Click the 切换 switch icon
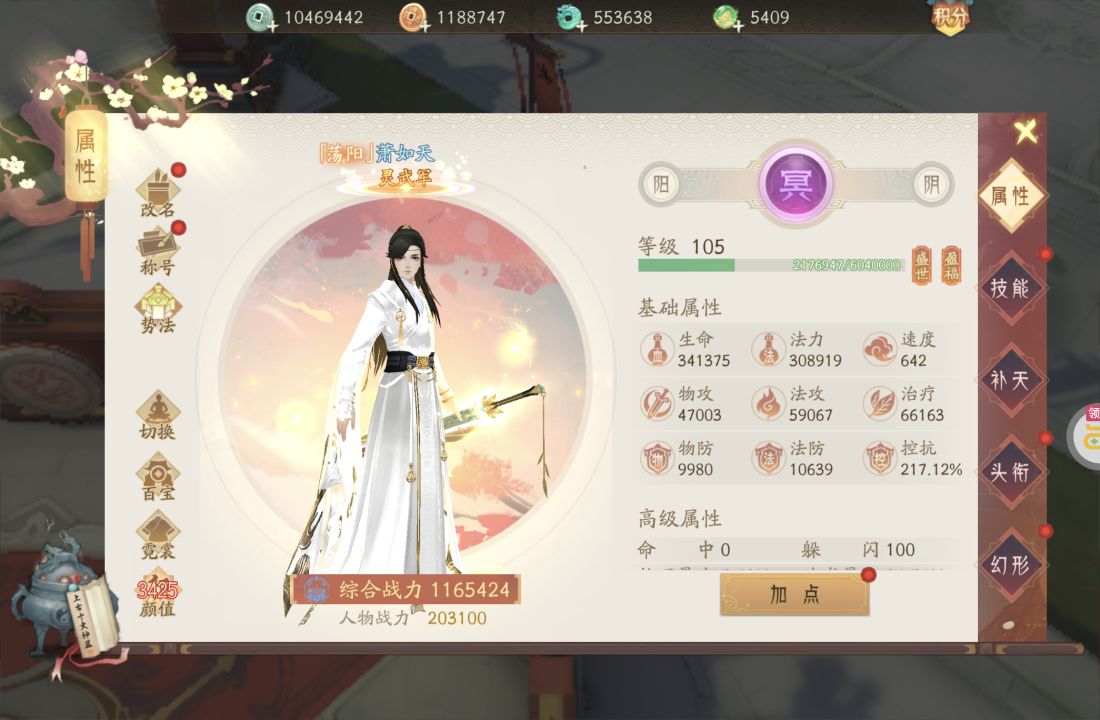Viewport: 1100px width, 720px height. 158,415
